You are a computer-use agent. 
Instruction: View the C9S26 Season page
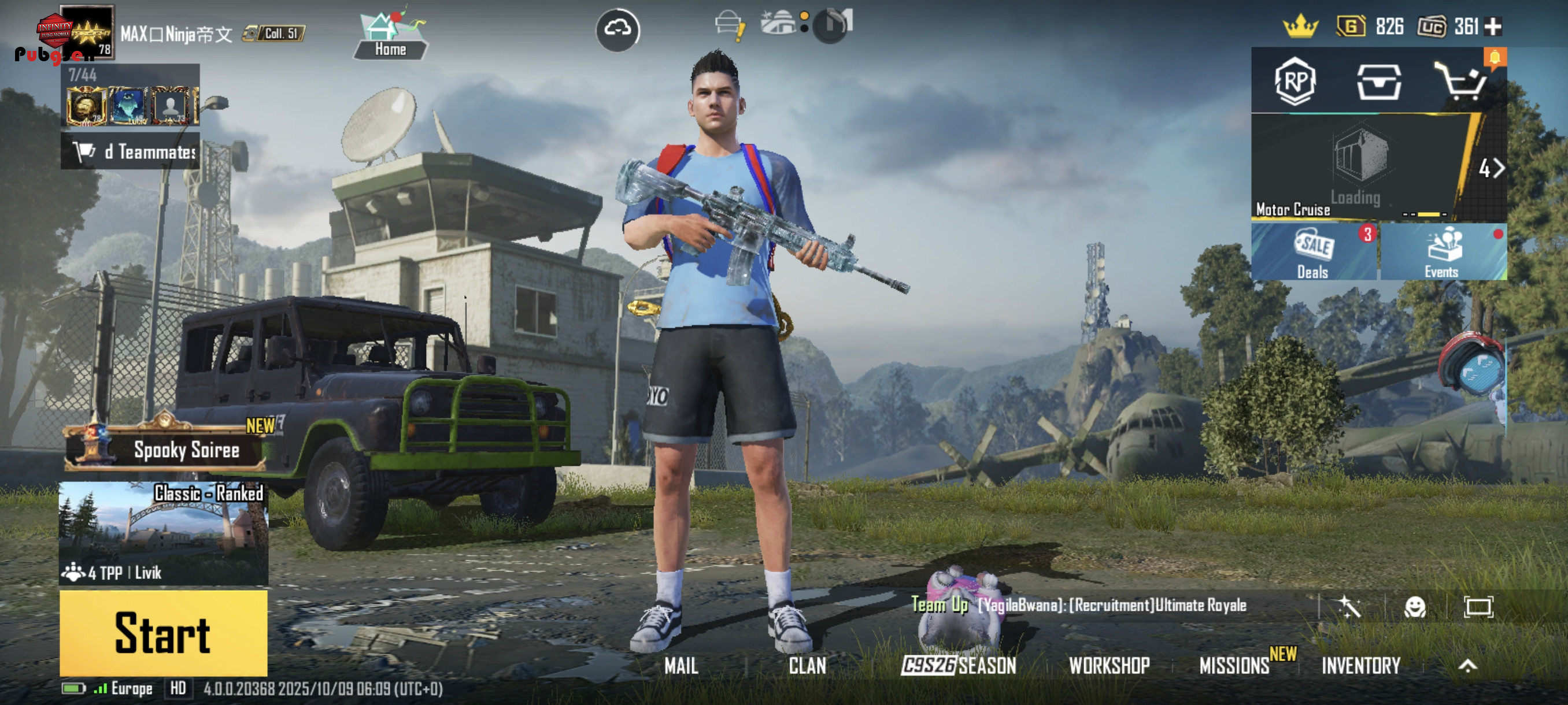[959, 666]
